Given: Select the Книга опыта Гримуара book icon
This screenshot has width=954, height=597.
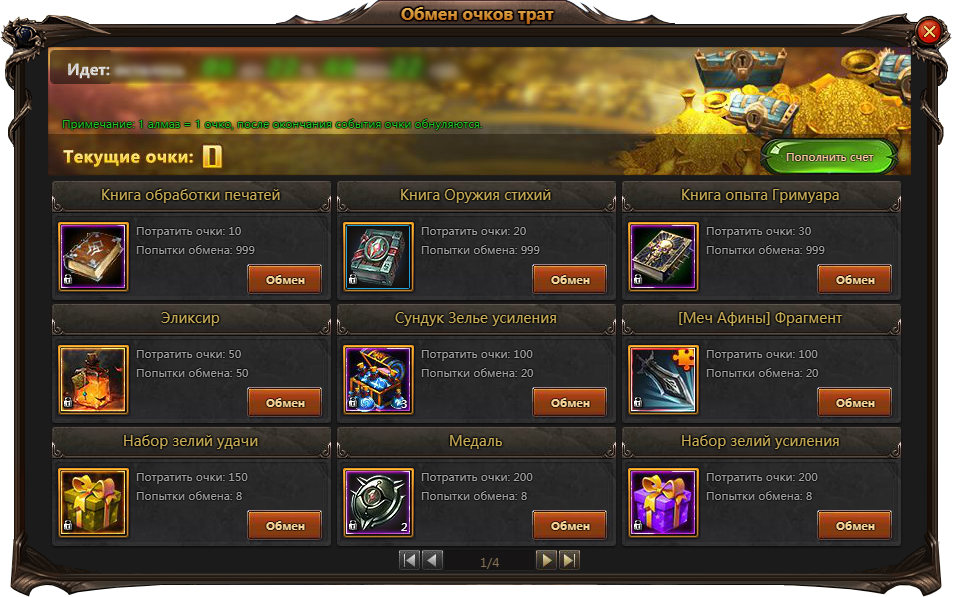Looking at the screenshot, I should (x=663, y=257).
